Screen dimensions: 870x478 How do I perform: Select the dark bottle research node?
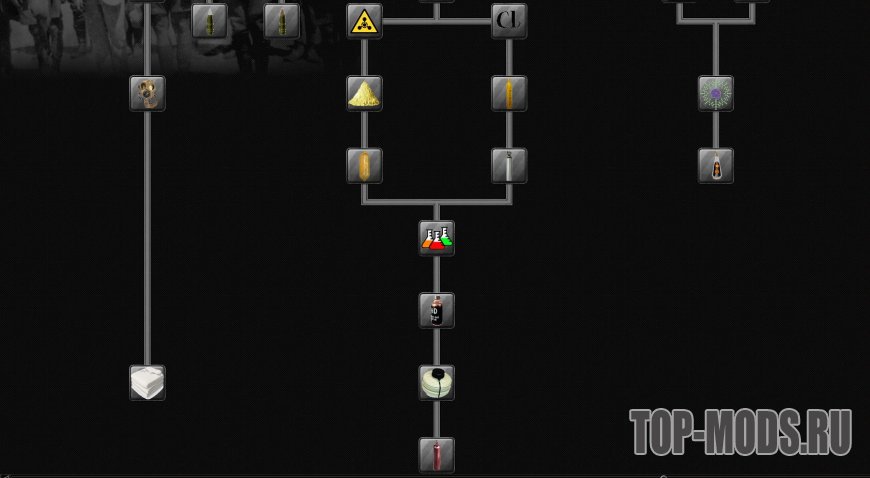(x=437, y=310)
